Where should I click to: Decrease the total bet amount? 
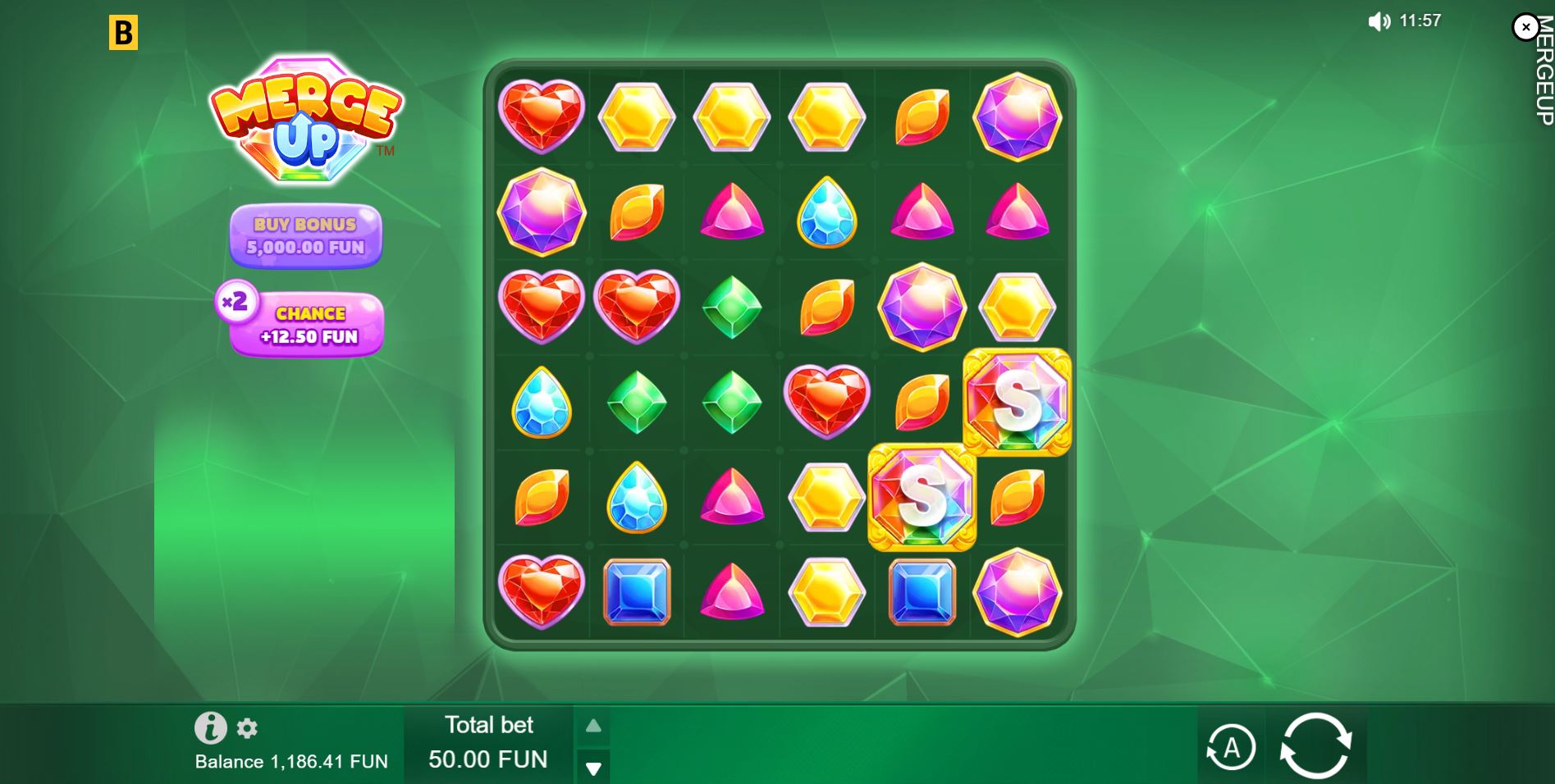pos(593,768)
